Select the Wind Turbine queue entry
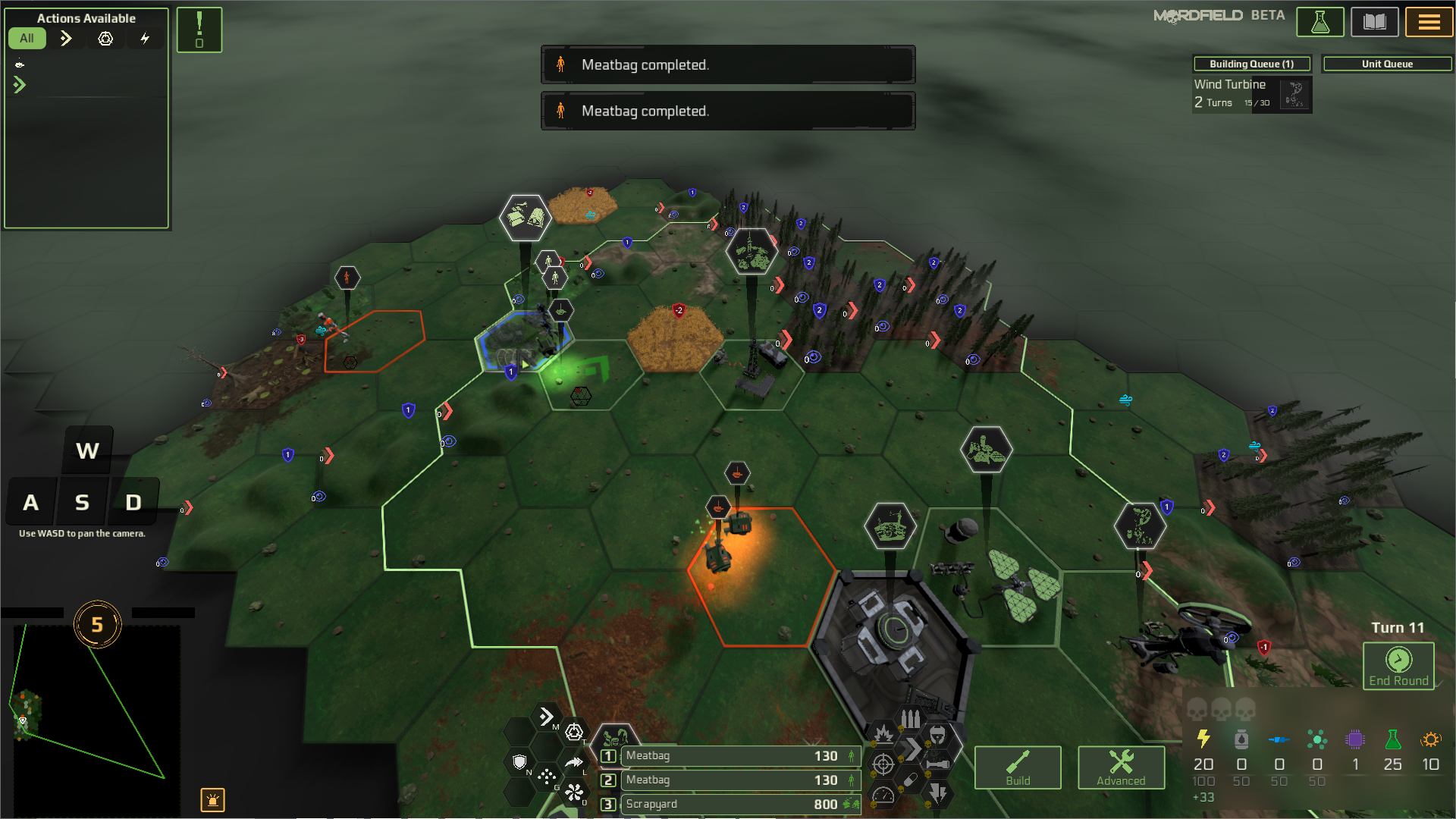 click(1251, 94)
